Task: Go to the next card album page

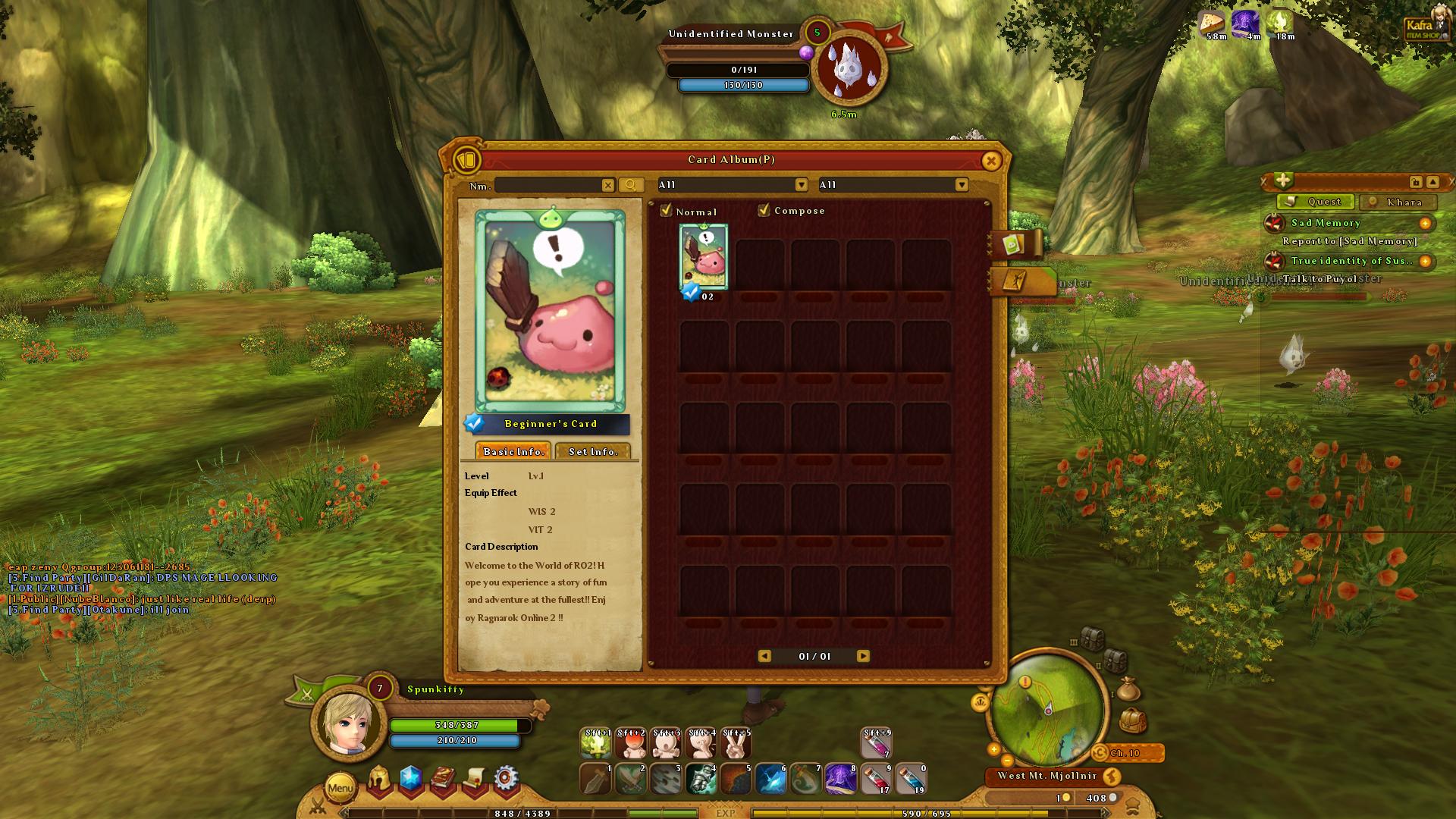Action: [863, 656]
